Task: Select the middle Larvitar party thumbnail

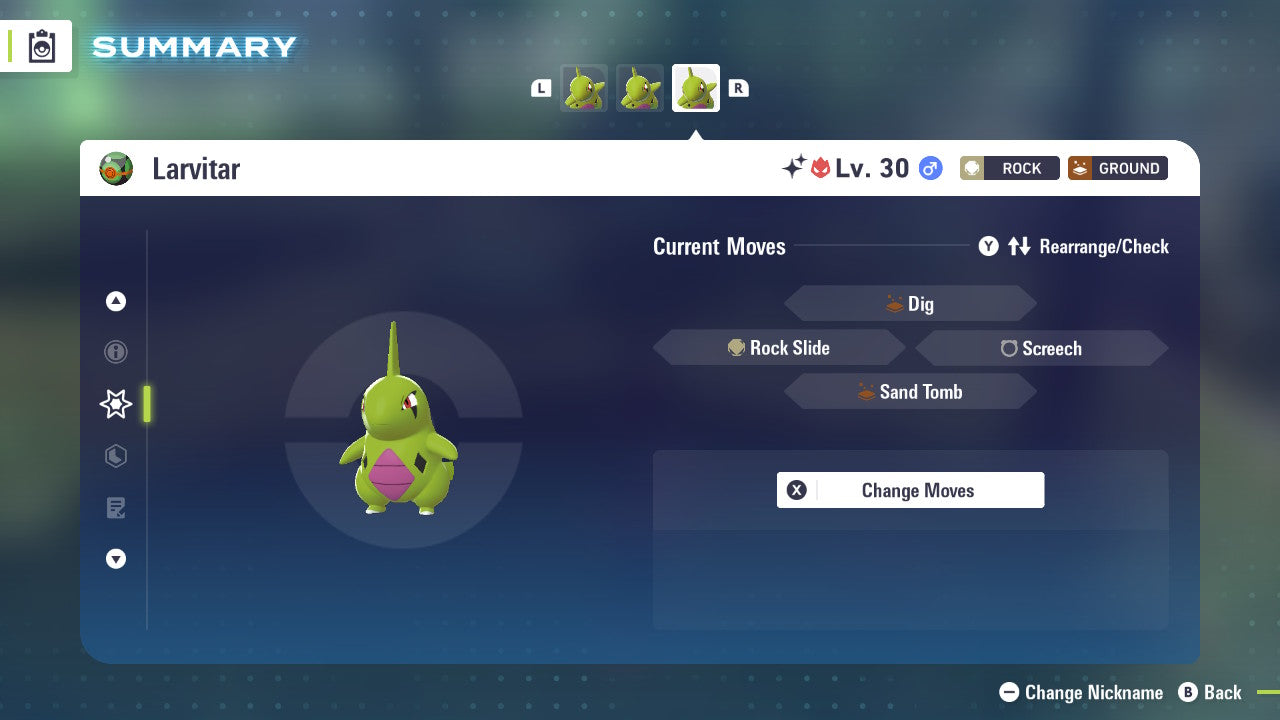Action: coord(640,88)
